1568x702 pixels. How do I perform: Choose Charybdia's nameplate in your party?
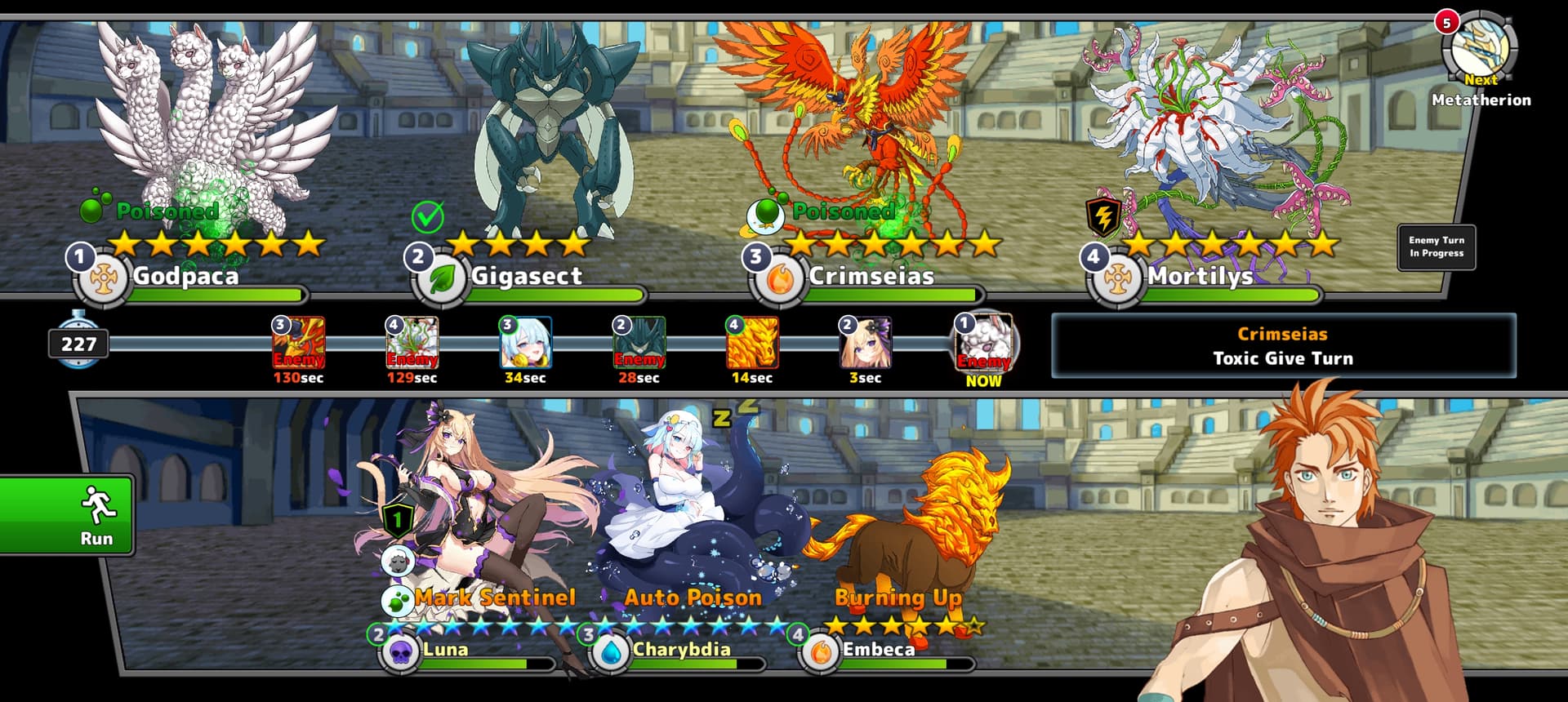click(x=681, y=650)
